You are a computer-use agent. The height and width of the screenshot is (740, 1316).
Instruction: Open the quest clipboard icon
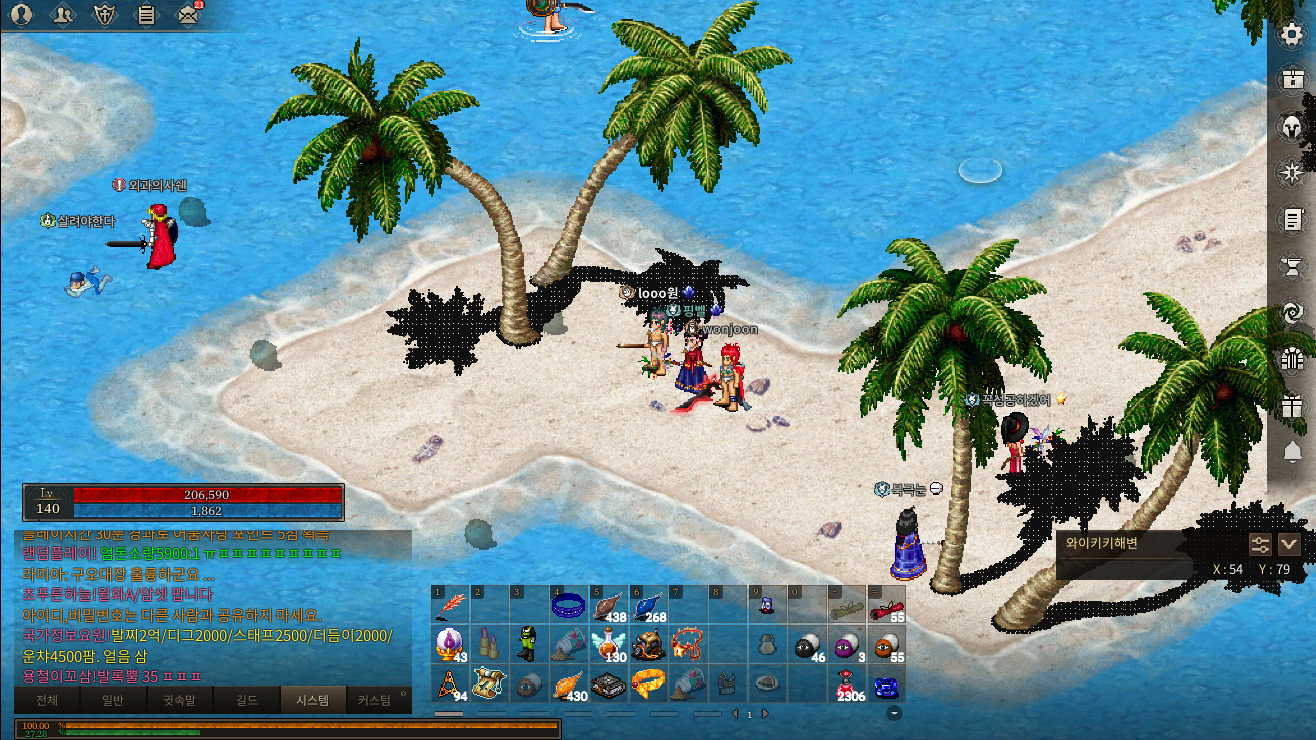point(146,14)
